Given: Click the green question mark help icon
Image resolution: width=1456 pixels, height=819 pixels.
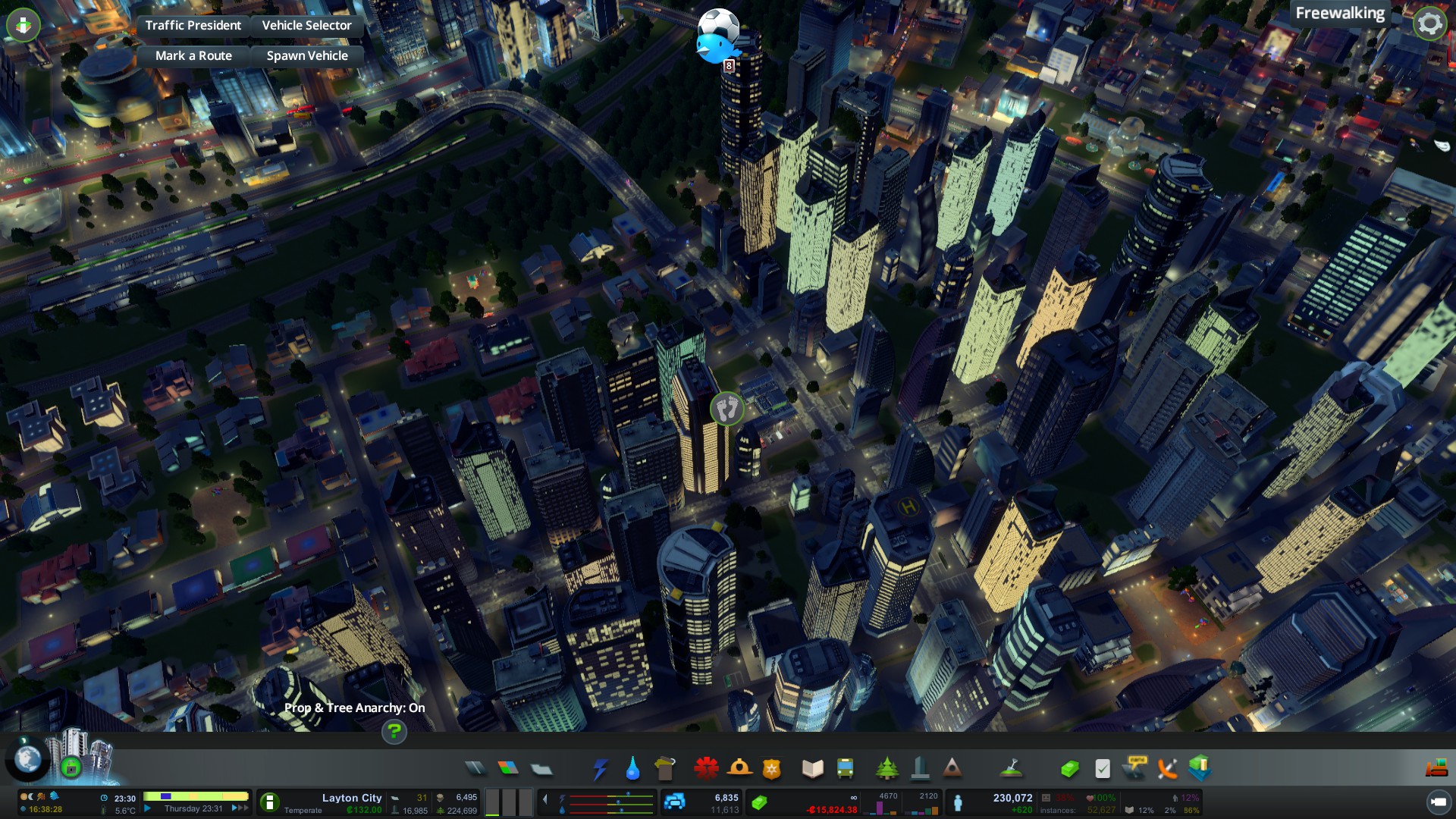Looking at the screenshot, I should (x=394, y=732).
